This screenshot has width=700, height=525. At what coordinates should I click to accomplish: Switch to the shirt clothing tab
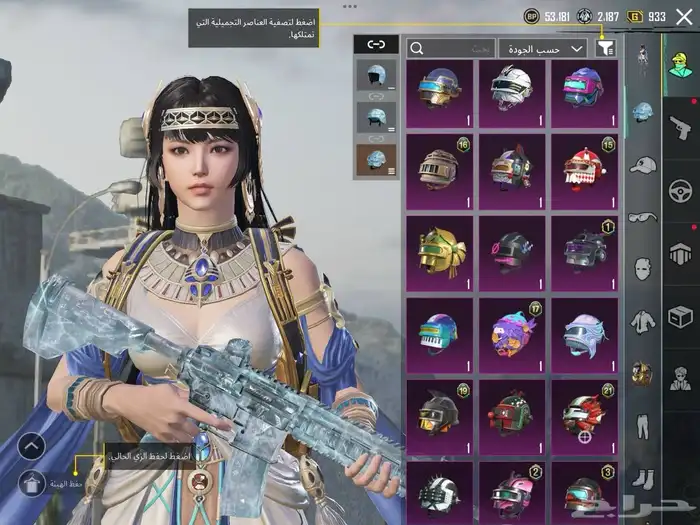coord(642,322)
